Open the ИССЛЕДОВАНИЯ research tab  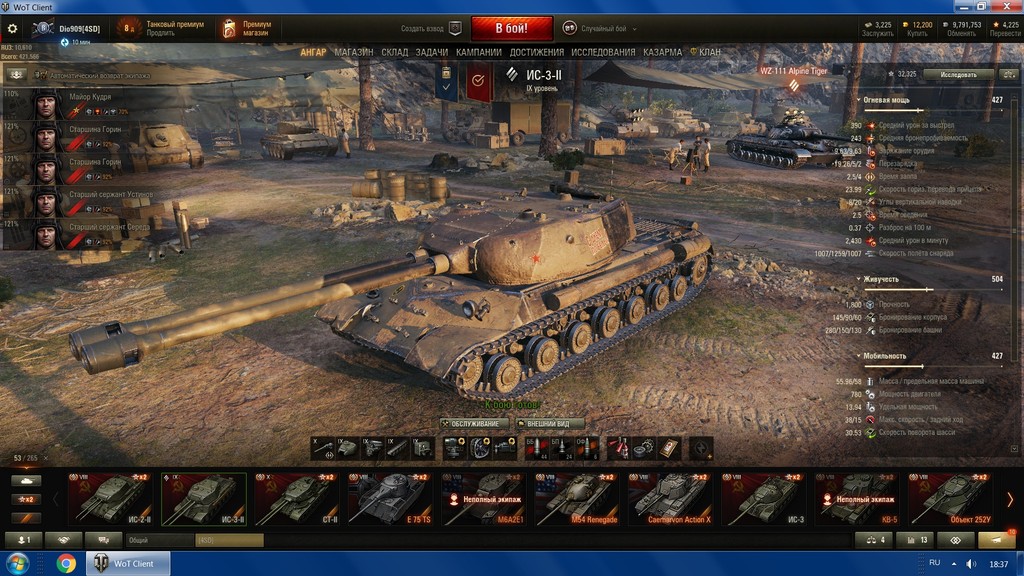click(603, 52)
